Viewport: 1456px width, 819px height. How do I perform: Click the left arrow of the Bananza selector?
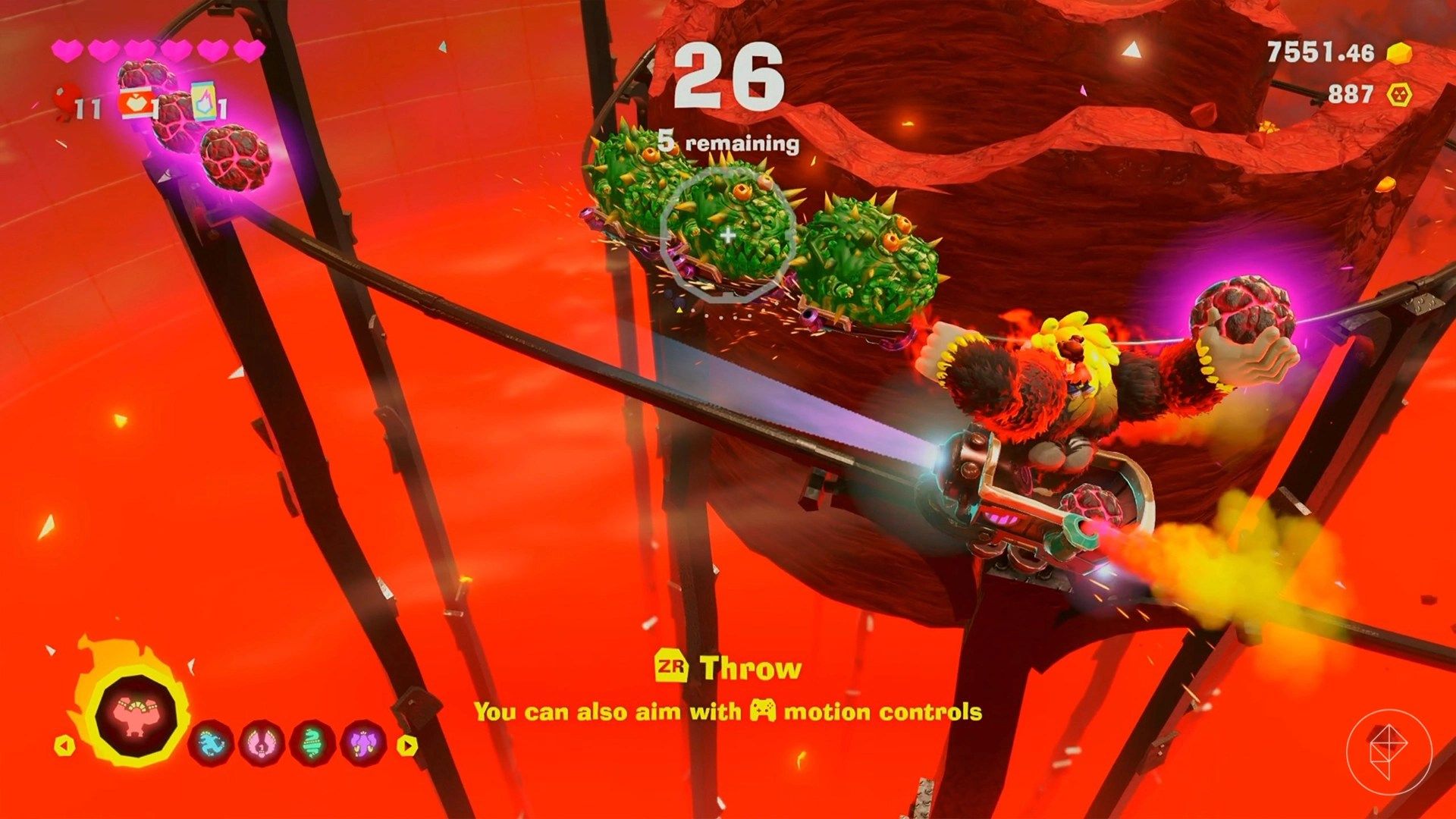(64, 745)
